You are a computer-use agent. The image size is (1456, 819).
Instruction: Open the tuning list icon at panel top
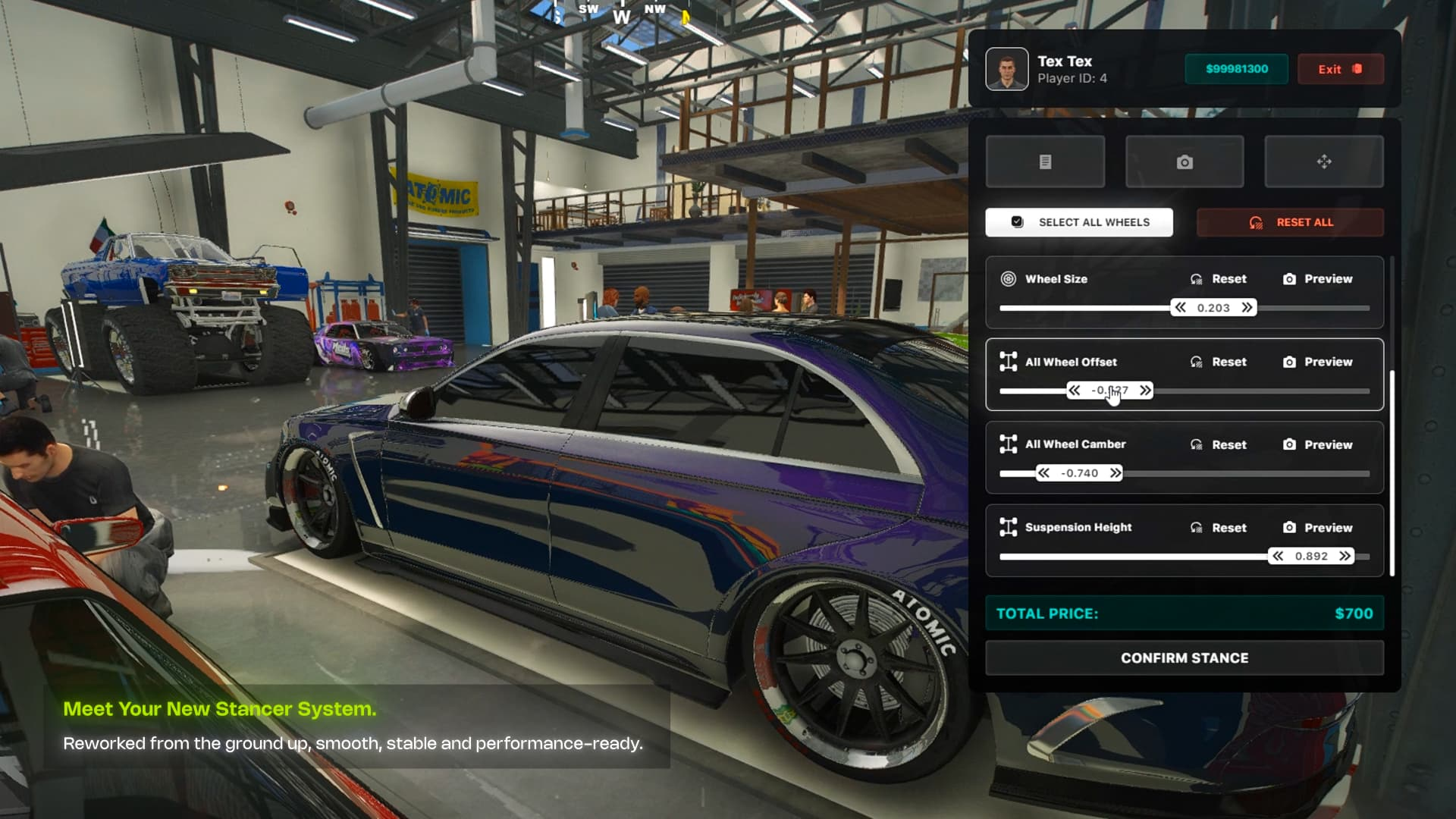click(x=1045, y=161)
